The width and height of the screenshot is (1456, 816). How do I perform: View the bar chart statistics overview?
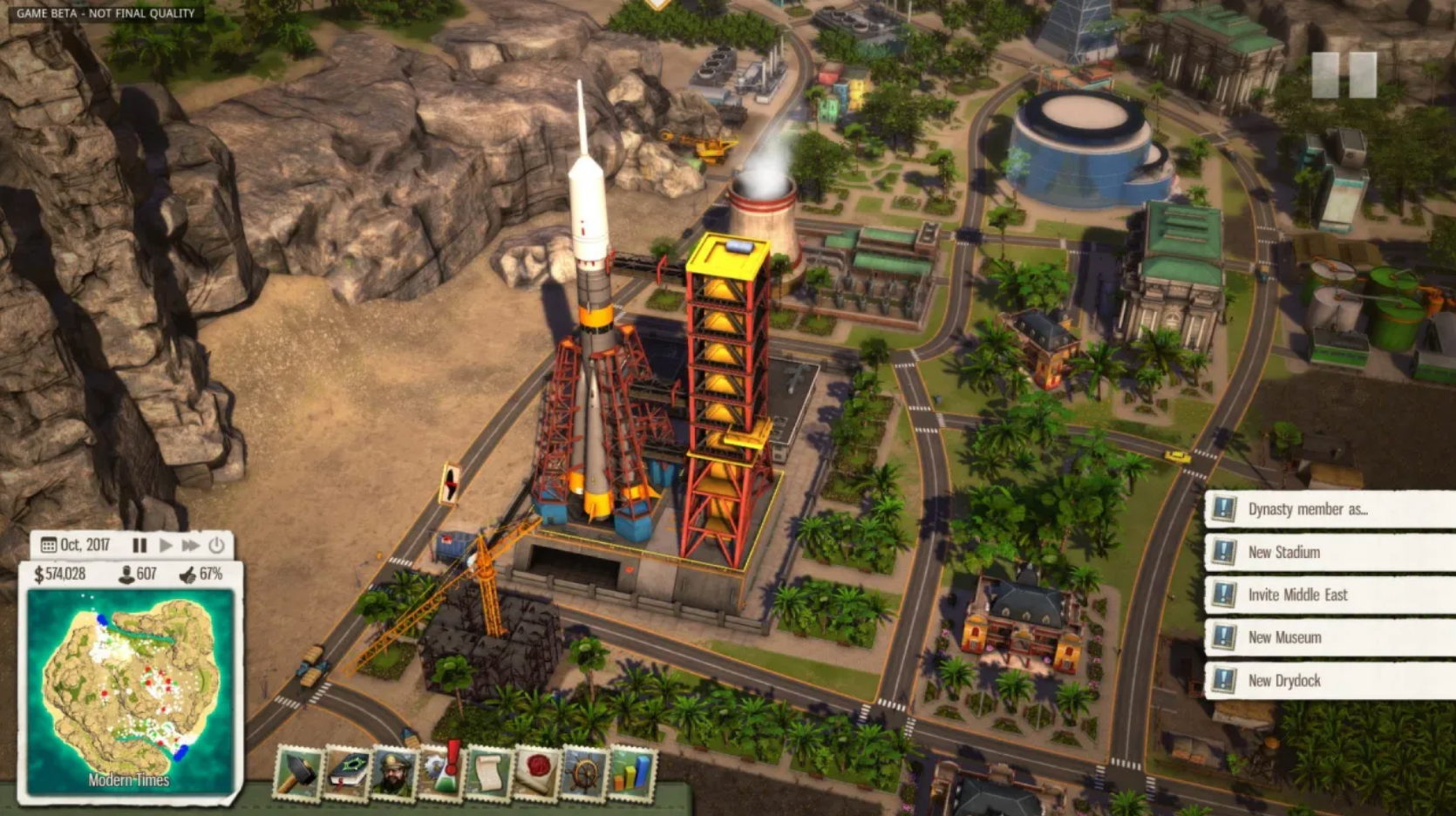coord(629,772)
